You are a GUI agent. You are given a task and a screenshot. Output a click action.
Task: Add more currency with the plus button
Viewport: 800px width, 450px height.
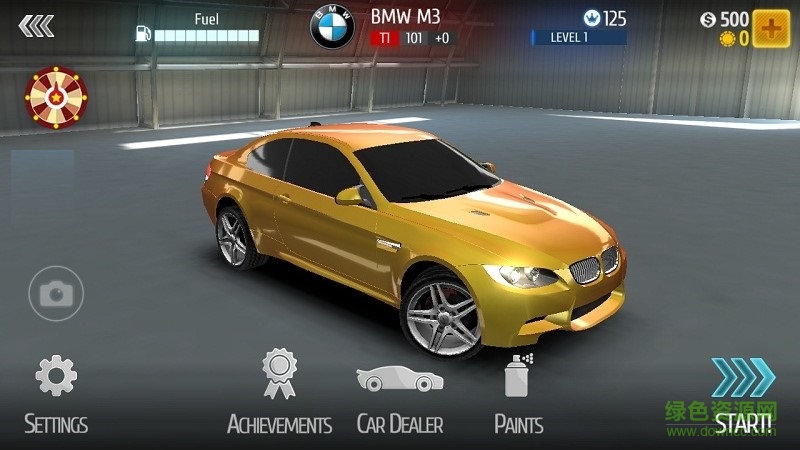pos(771,28)
